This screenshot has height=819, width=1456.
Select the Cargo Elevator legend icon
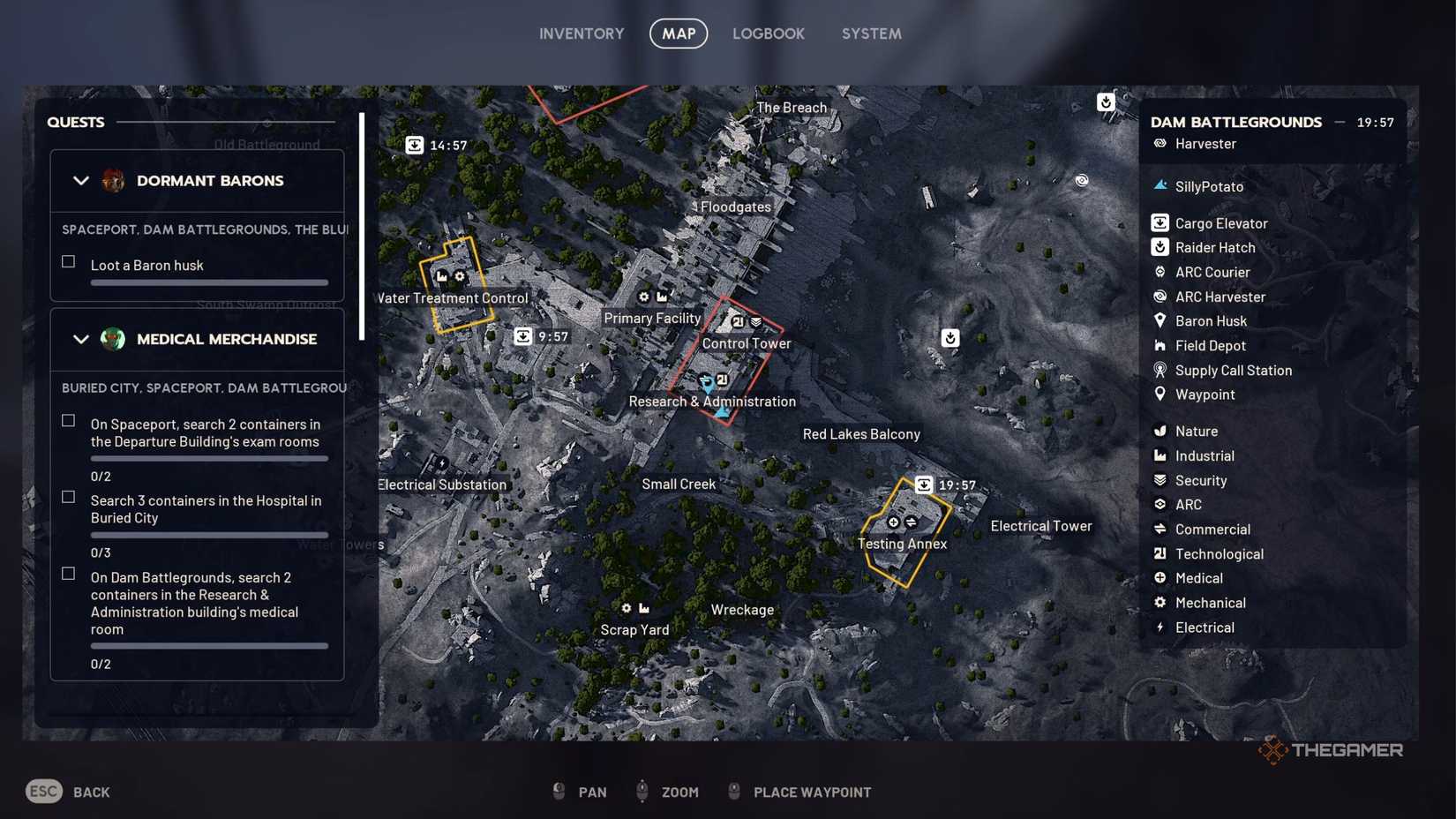[x=1159, y=222]
